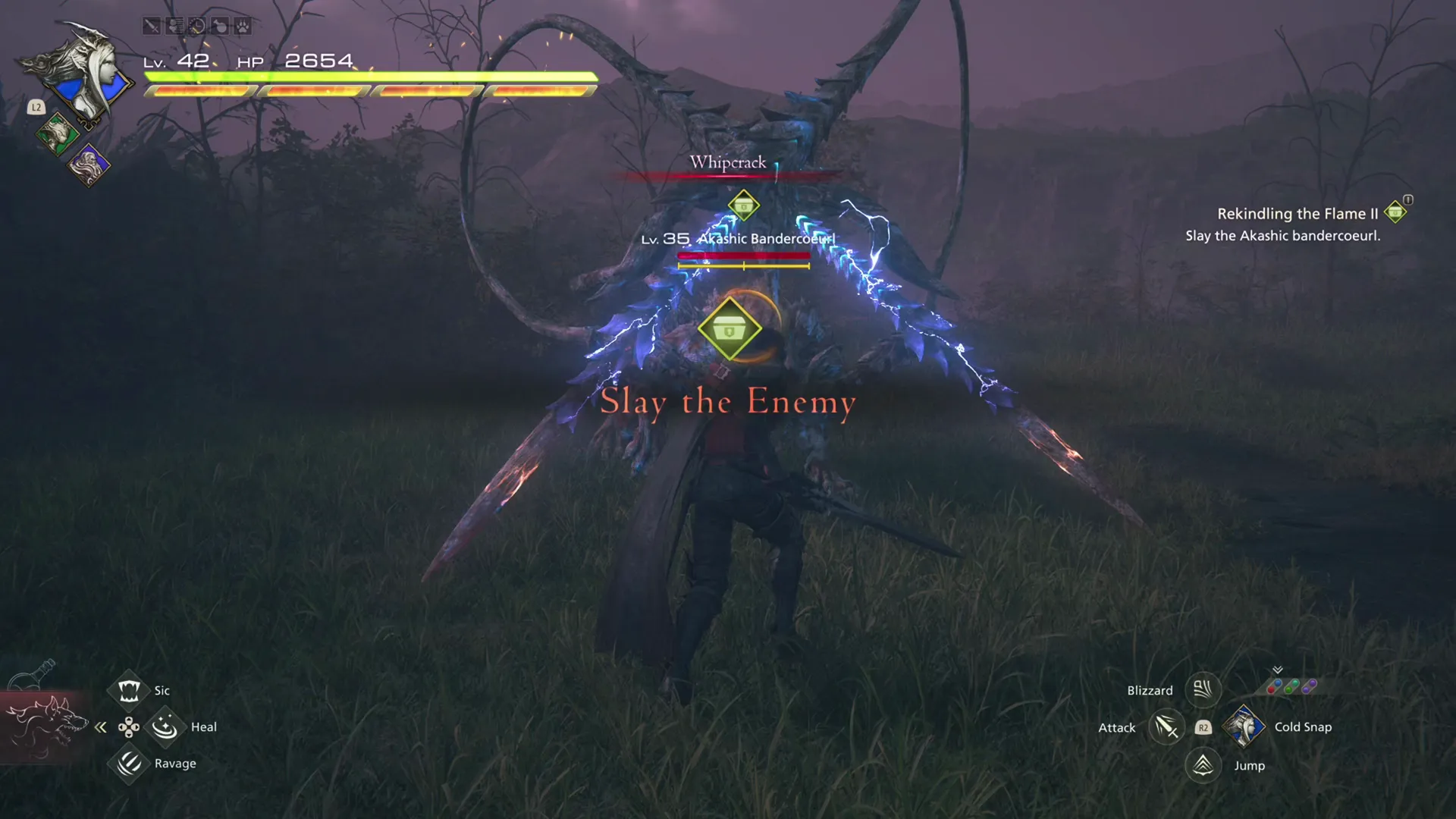1456x819 pixels.
Task: Click the Blizzard ability icon
Action: (1203, 690)
